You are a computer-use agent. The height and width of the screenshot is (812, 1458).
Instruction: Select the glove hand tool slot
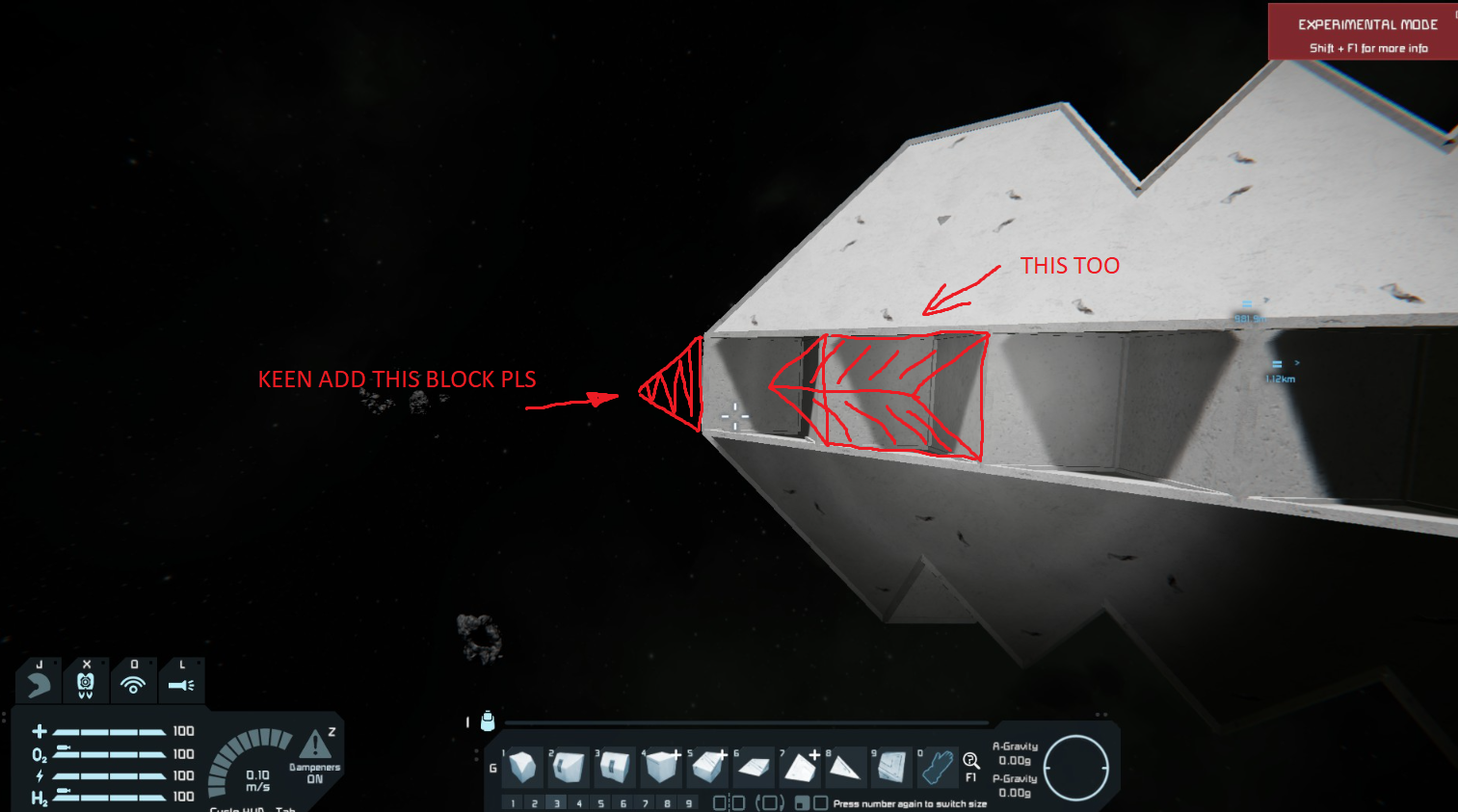(x=937, y=767)
